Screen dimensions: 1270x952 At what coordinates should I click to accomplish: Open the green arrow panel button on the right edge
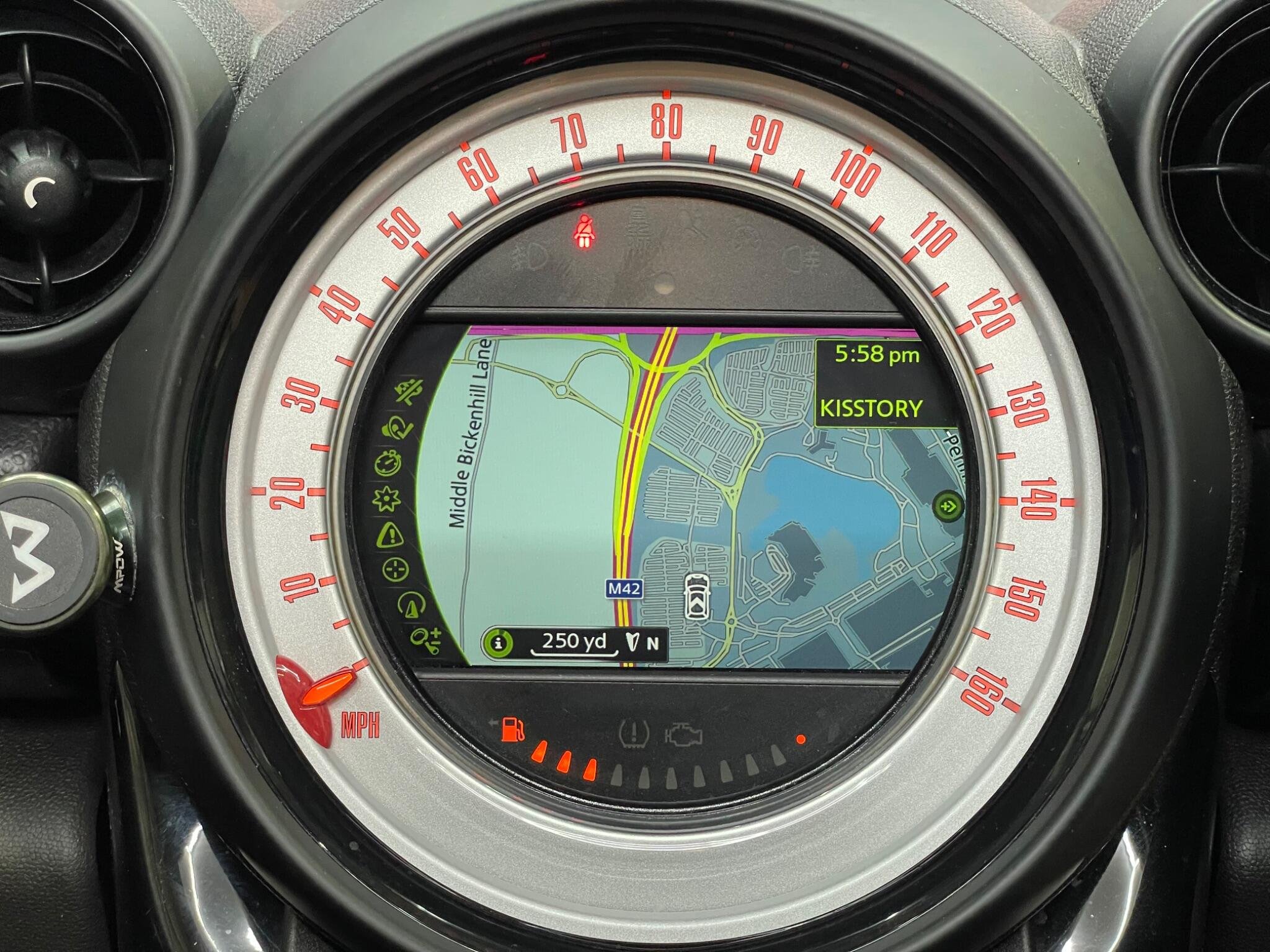948,506
